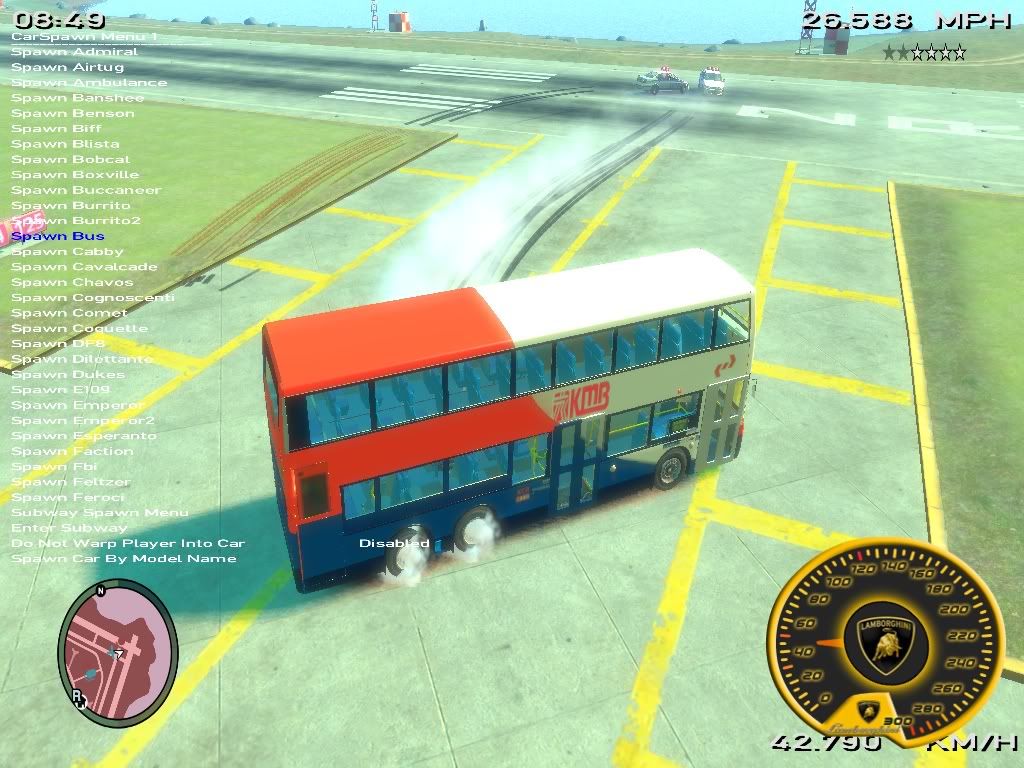This screenshot has height=768, width=1024.
Task: Choose Spawn Banshee from the list
Action: [x=77, y=98]
